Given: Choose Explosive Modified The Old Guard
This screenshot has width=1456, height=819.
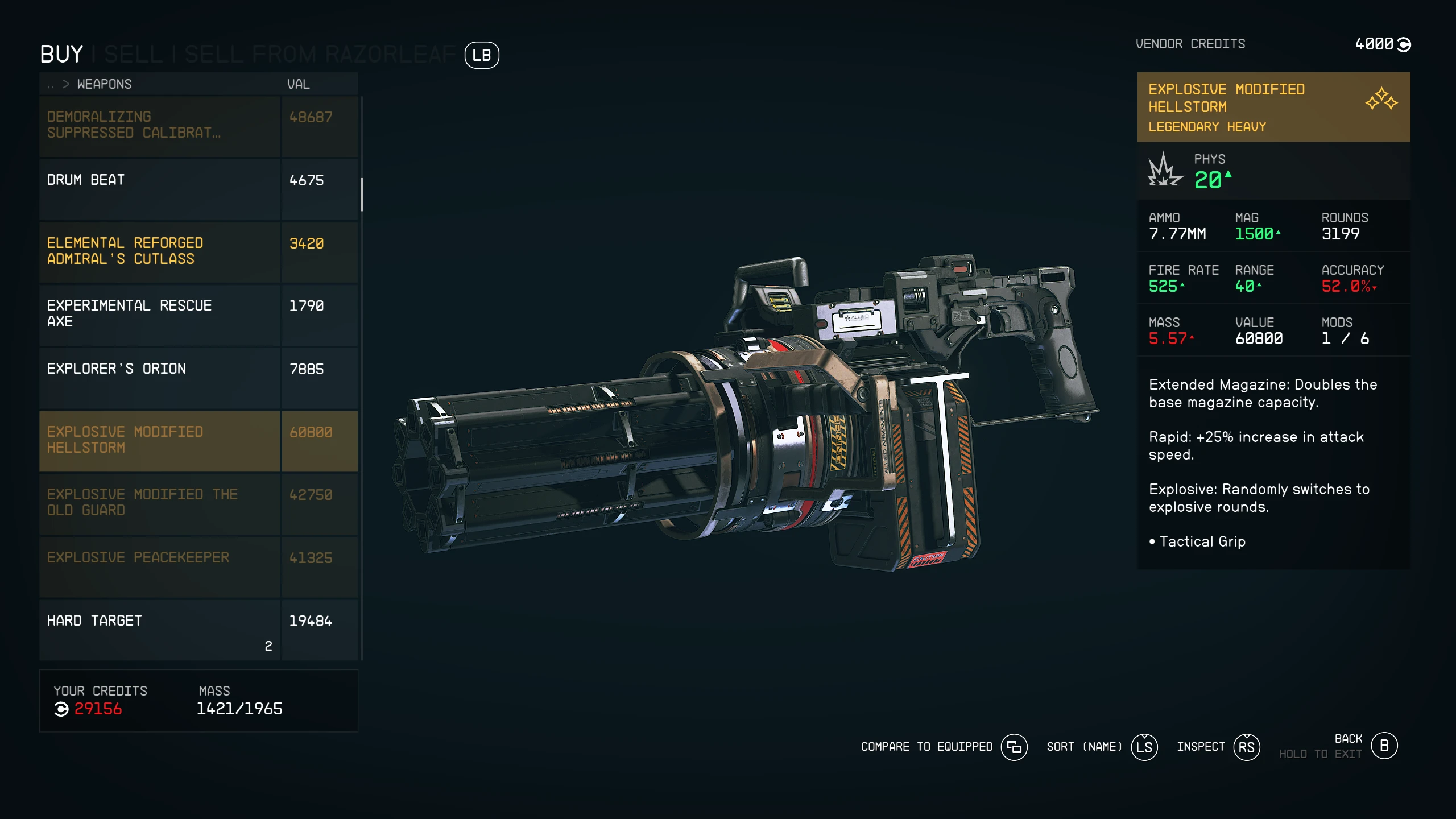Looking at the screenshot, I should (x=159, y=503).
